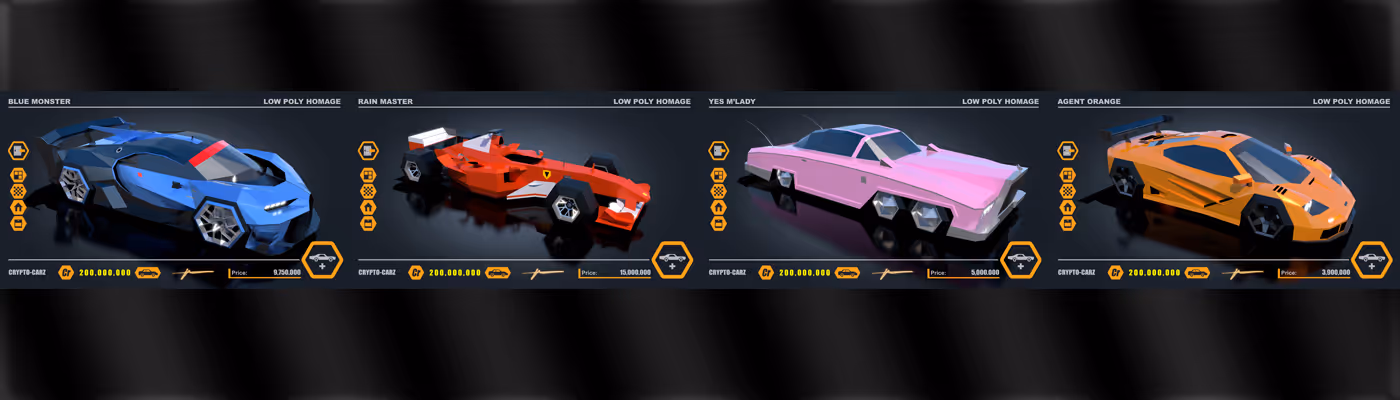Open the calendar icon beside Yes M'Lady
1400x400 pixels.
point(718,223)
